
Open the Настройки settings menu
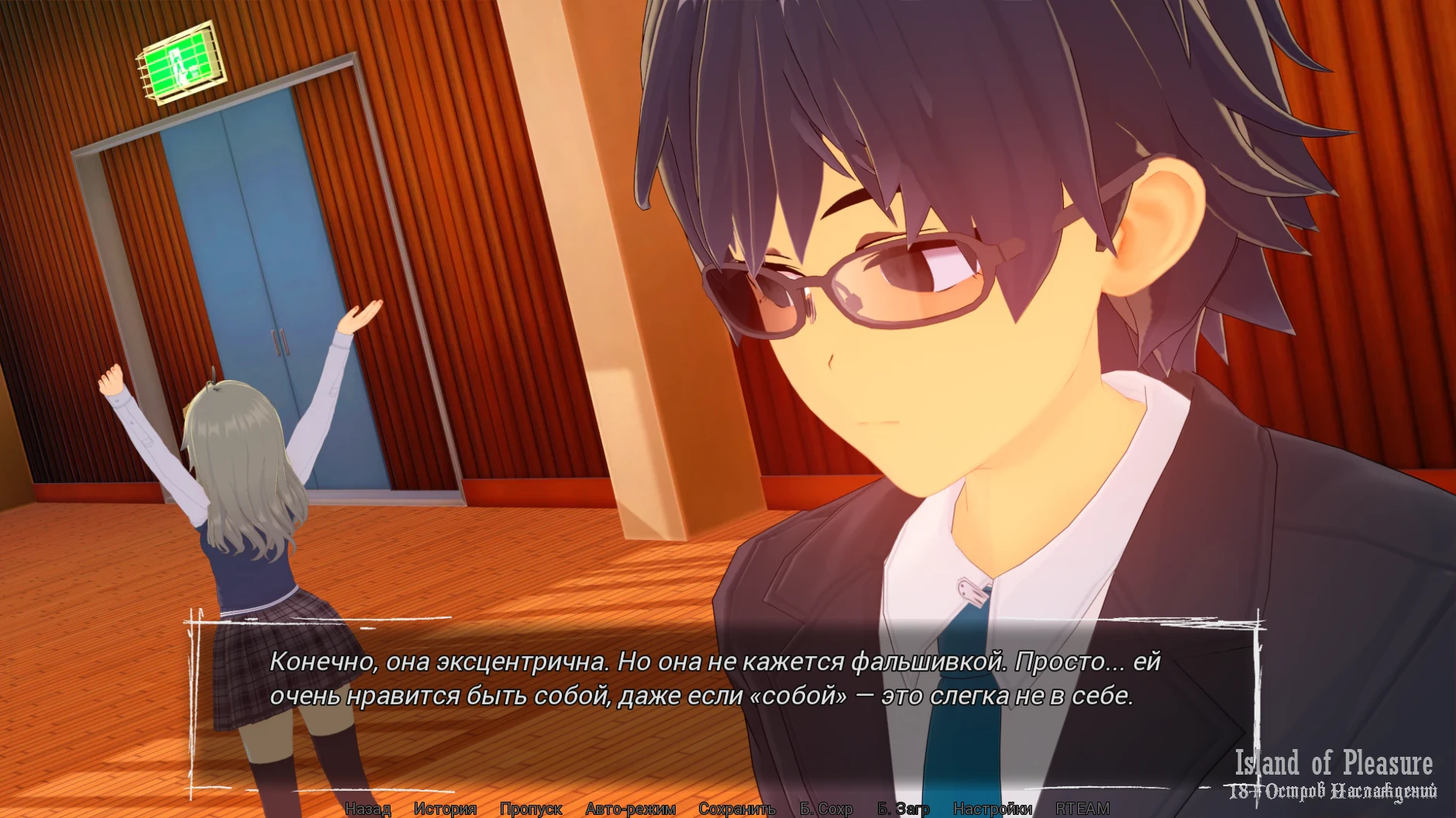coord(993,809)
